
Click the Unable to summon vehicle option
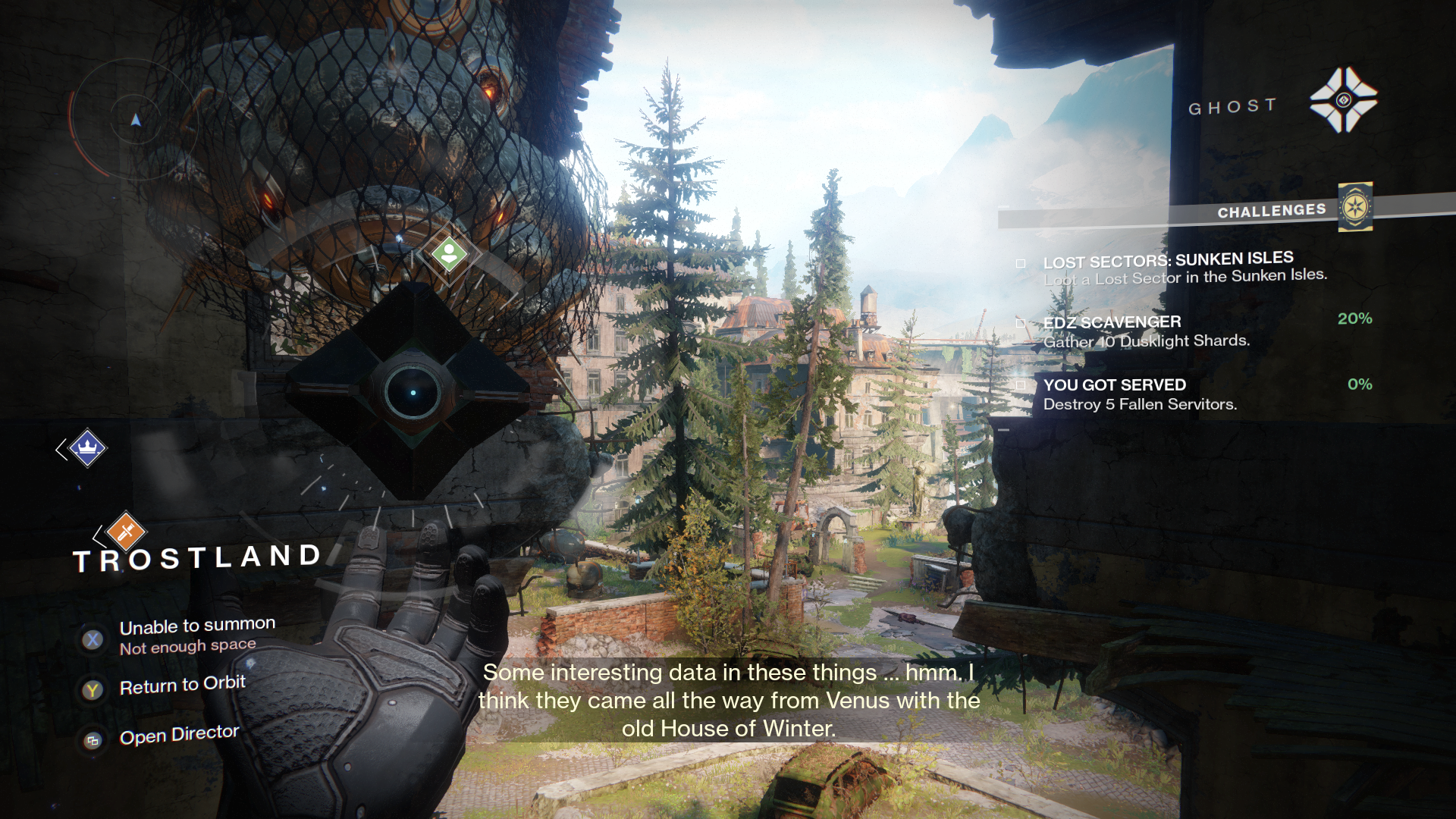[196, 635]
